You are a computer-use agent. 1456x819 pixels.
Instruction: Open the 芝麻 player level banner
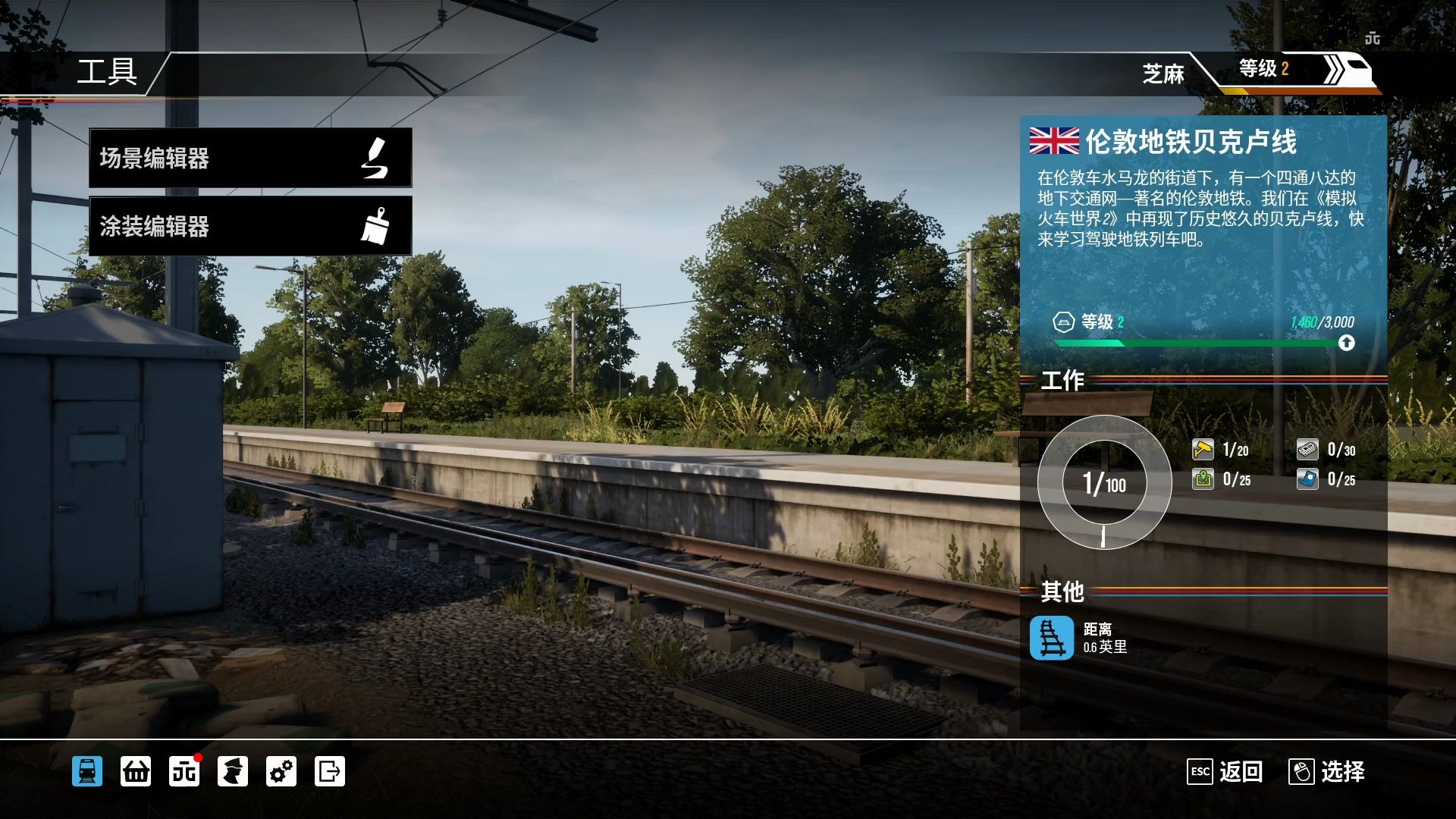(x=1259, y=72)
